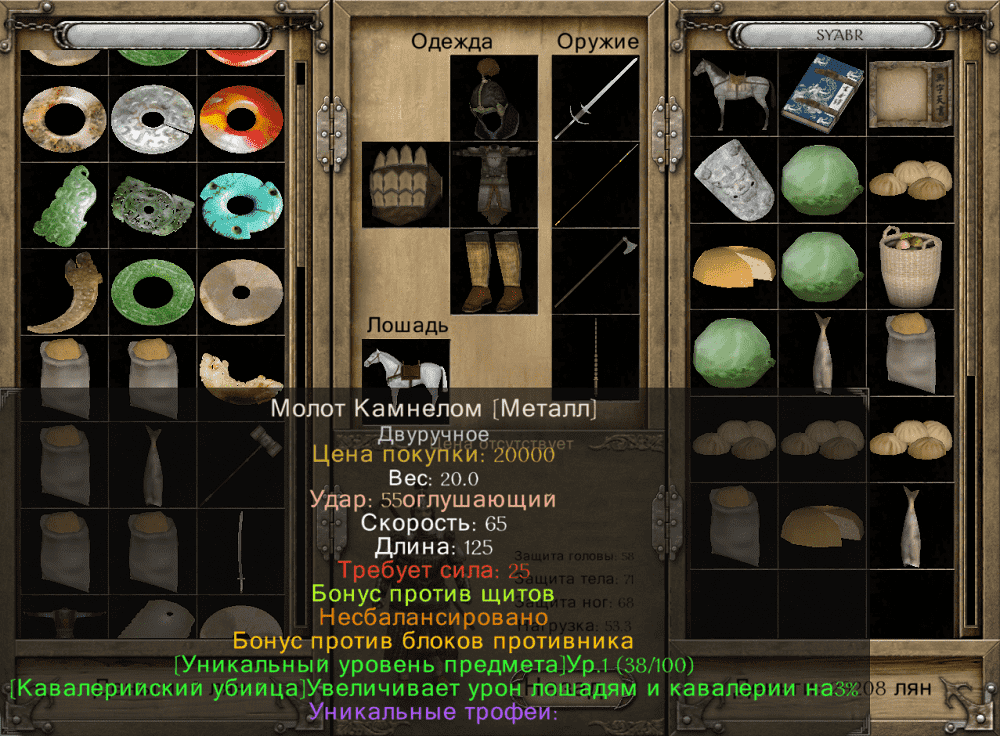This screenshot has height=736, width=1000.
Task: Select the silver ore chunk
Action: click(x=732, y=178)
